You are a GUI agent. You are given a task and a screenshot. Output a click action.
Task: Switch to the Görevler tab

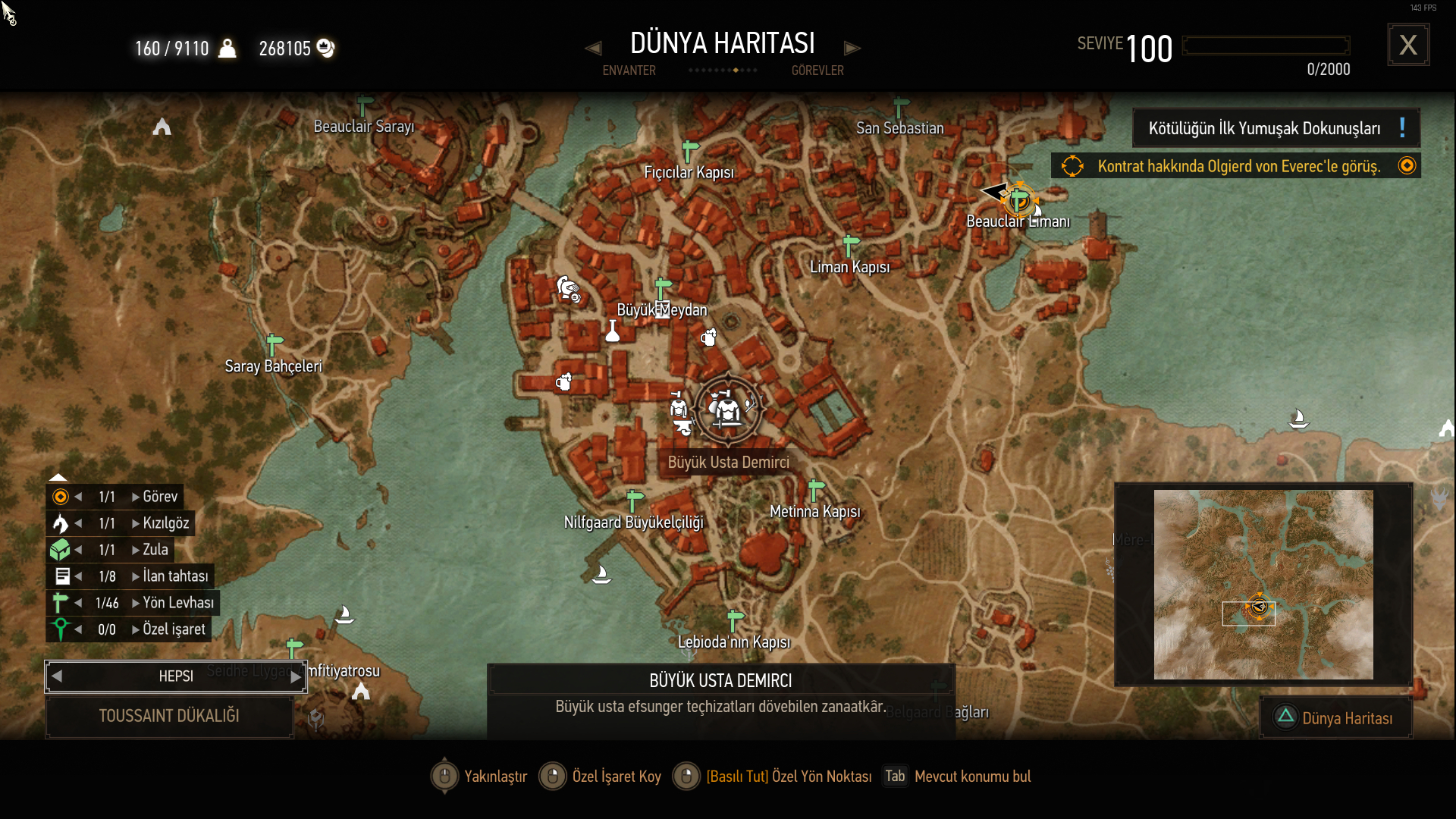tap(817, 71)
